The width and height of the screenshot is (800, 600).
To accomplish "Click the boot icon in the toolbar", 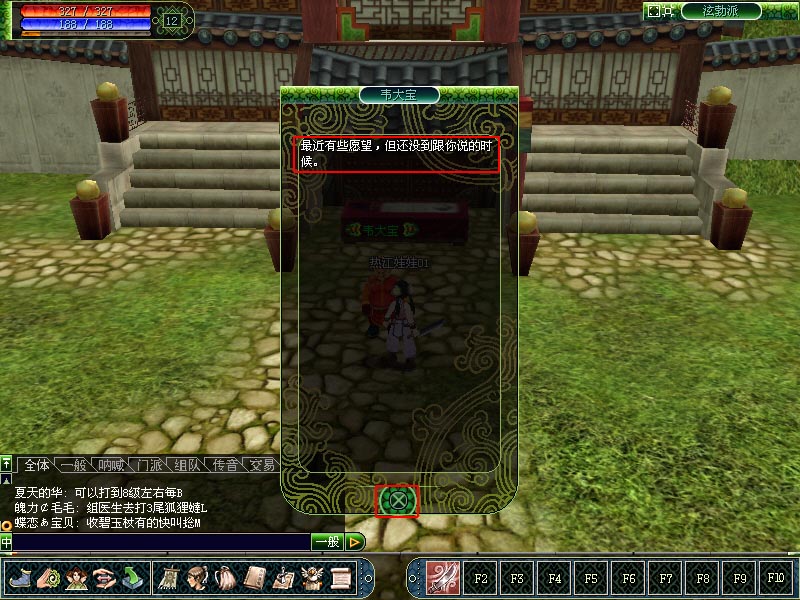I will [x=20, y=578].
